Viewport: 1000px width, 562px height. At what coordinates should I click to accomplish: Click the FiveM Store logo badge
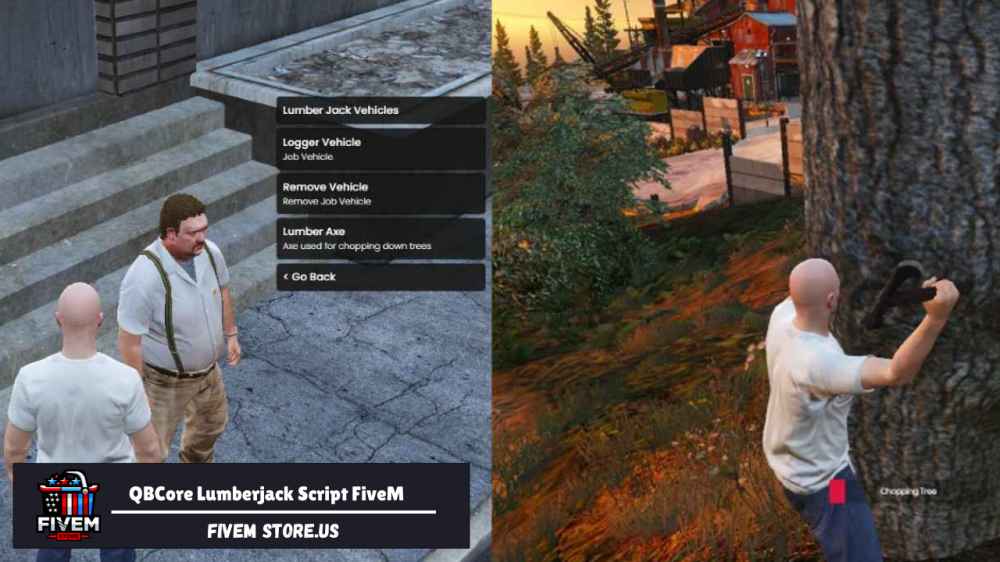coord(67,505)
